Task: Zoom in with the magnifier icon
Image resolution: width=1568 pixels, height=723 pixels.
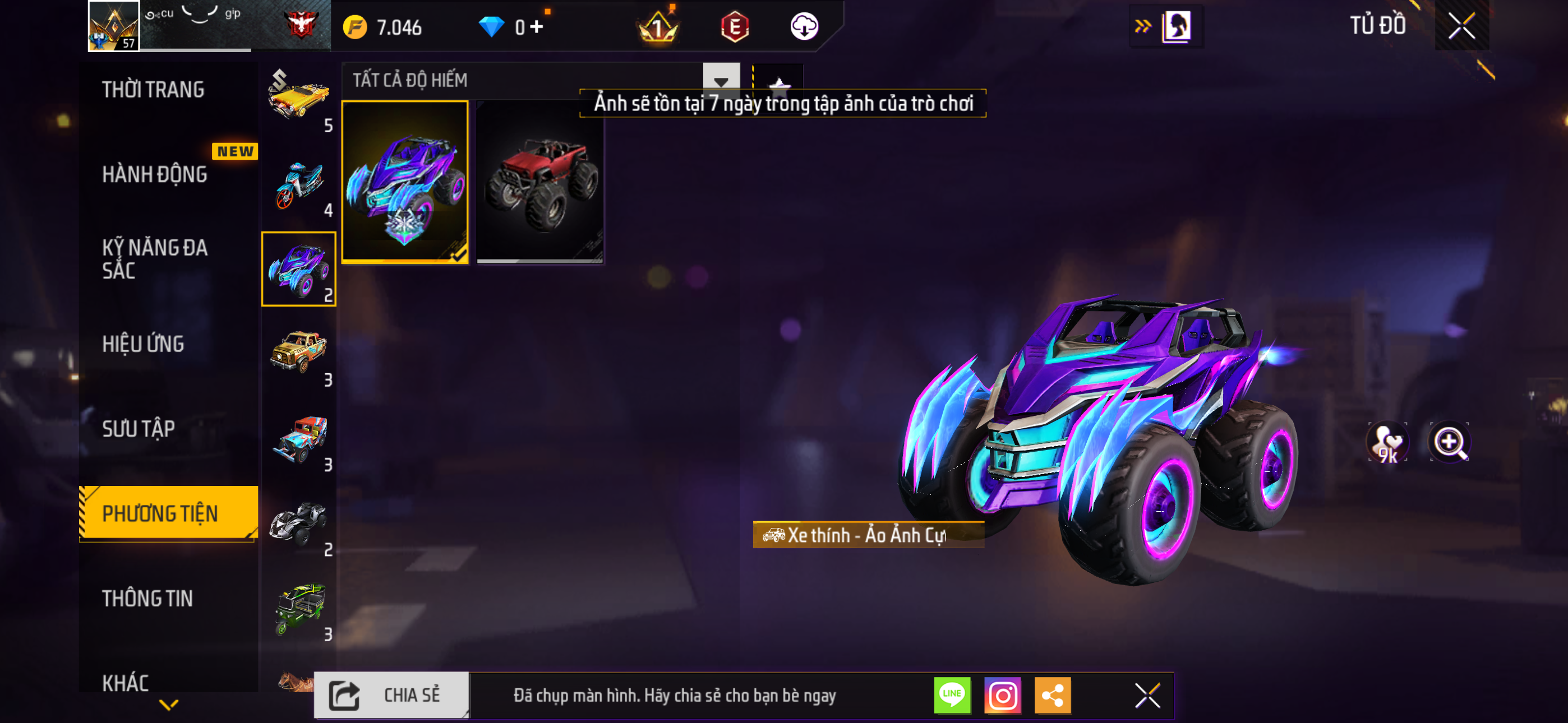Action: tap(1449, 442)
